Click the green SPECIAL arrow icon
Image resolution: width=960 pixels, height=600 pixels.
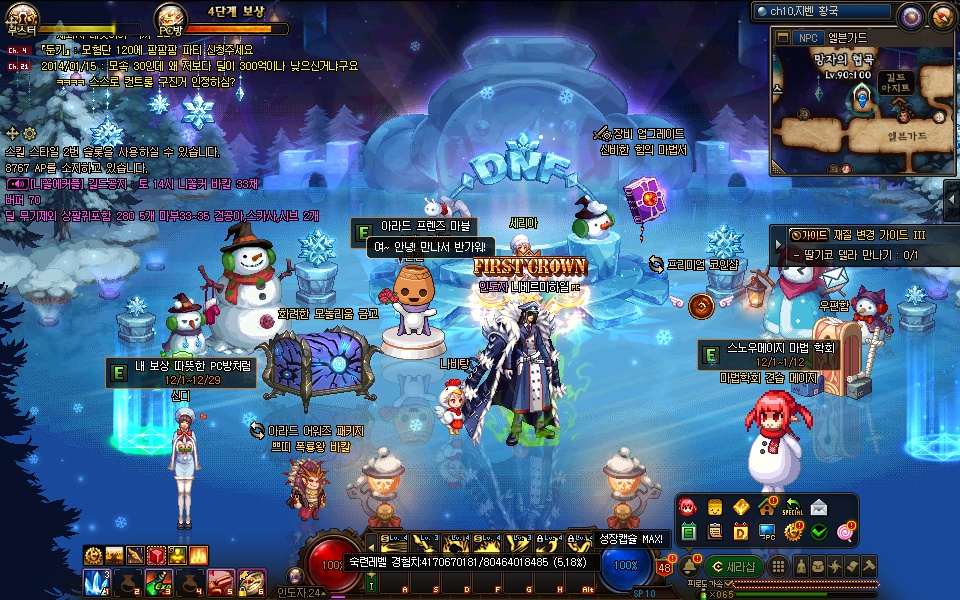793,507
